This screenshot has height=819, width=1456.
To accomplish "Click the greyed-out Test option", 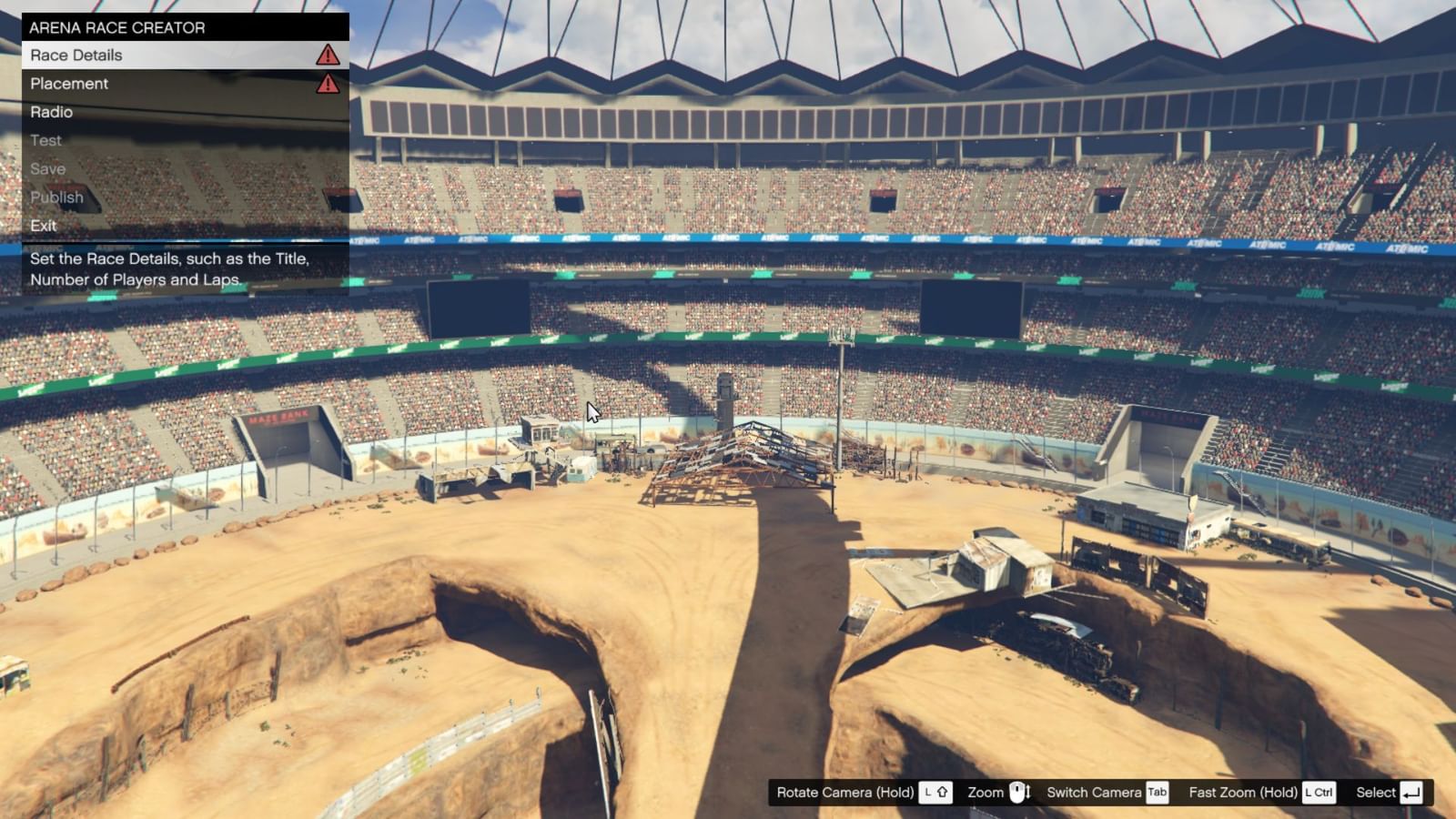I will pyautogui.click(x=45, y=140).
